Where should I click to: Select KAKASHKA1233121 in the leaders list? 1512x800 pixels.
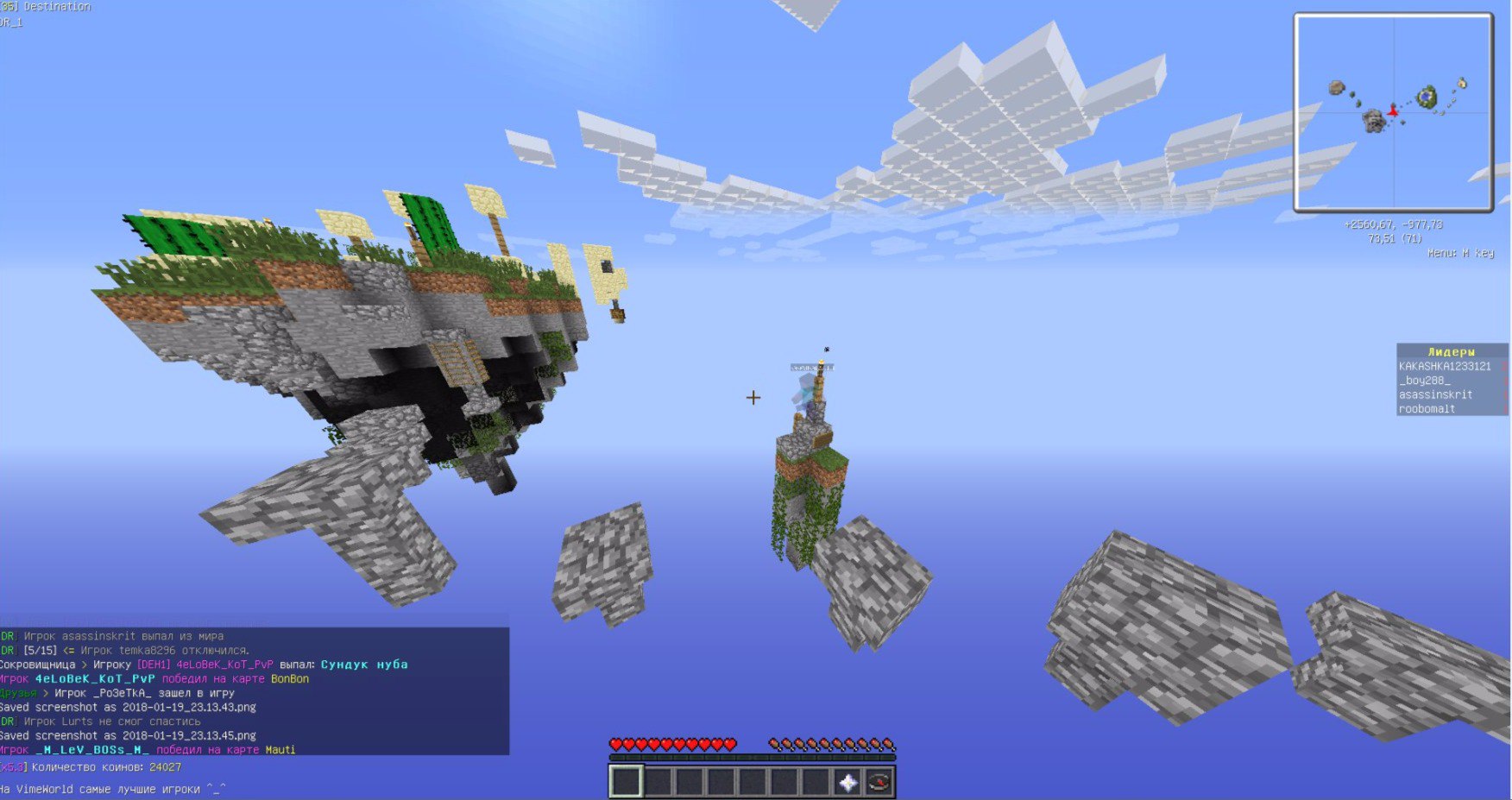[x=1445, y=366]
